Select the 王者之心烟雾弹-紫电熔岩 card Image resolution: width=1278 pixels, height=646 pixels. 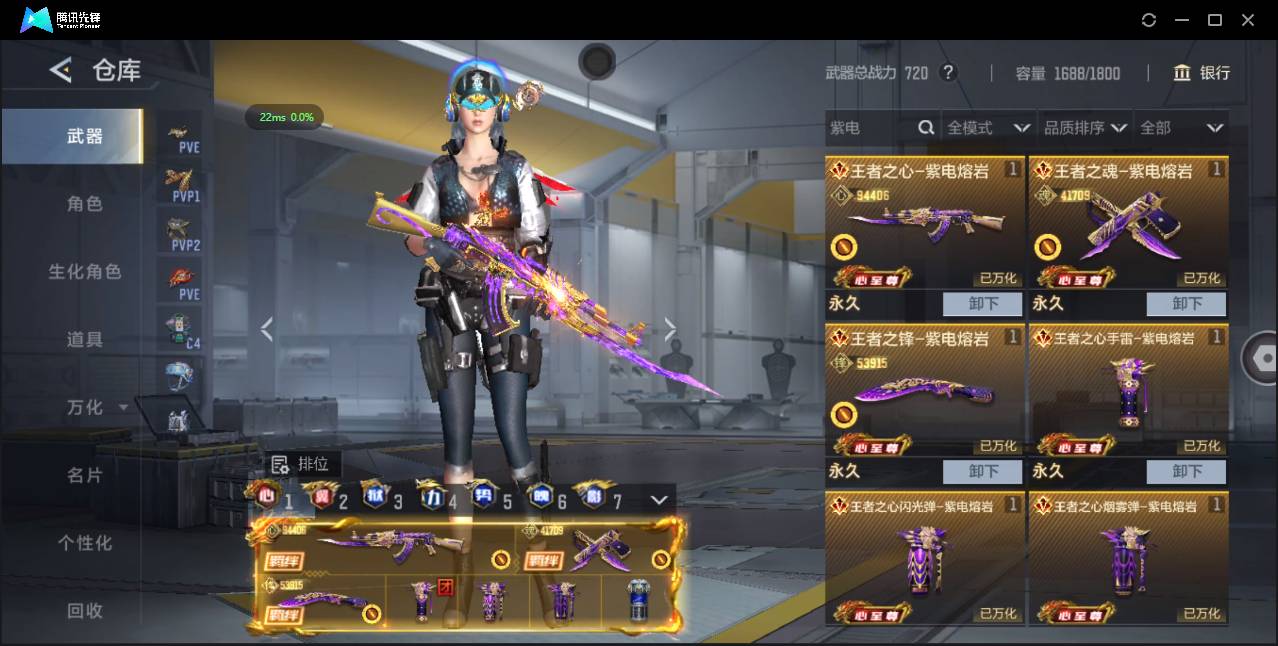[1127, 558]
